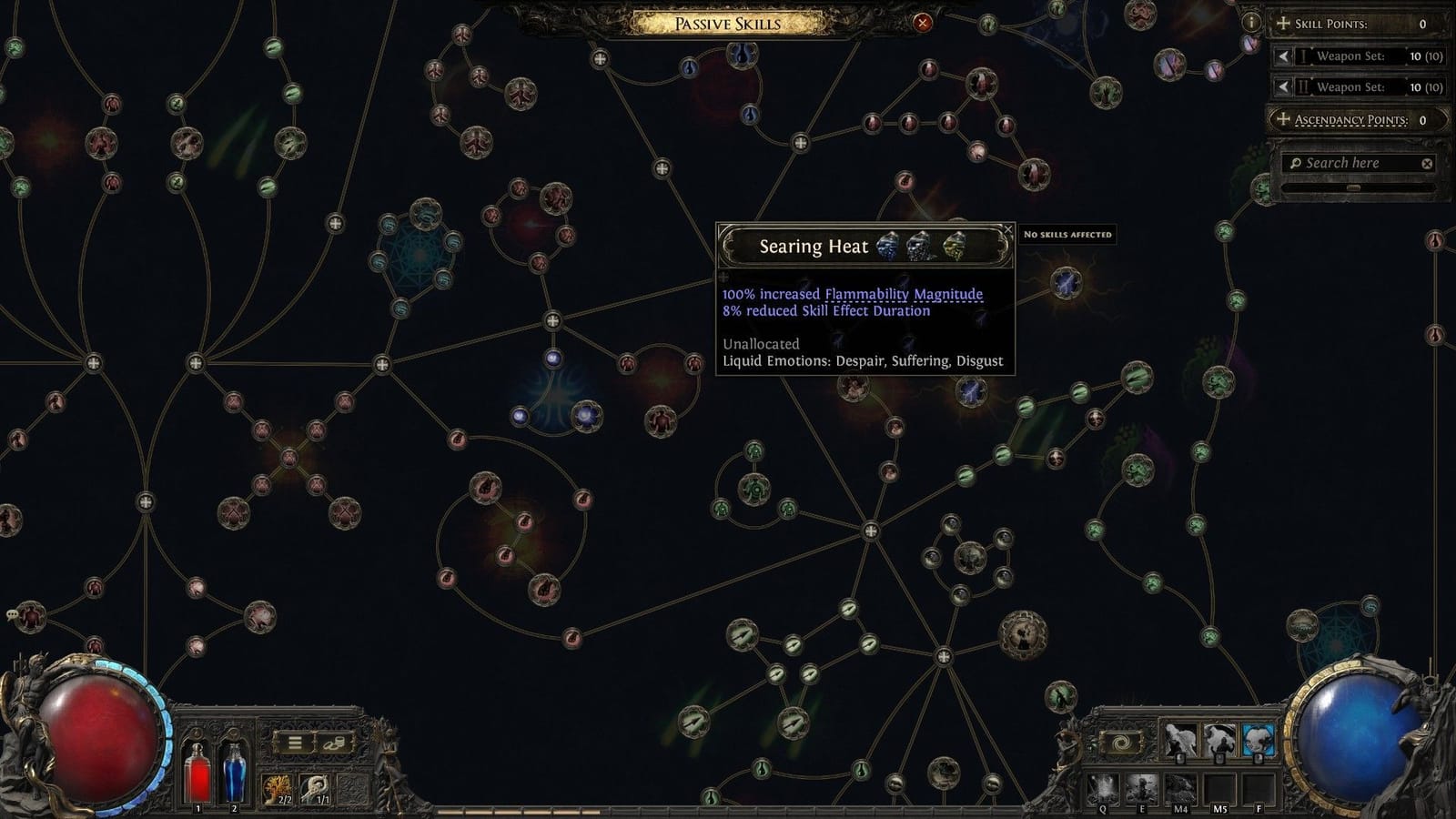
Task: Collapse Weapon Set I with its left arrow
Action: pos(1284,56)
